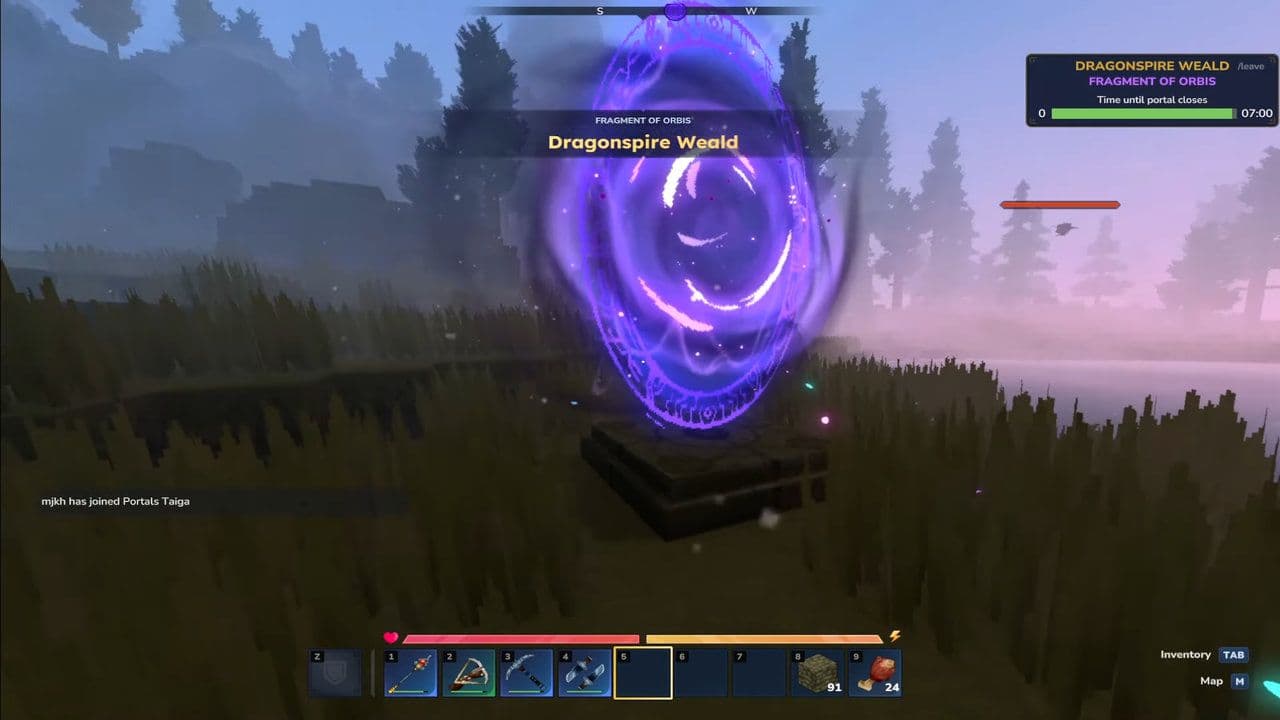1280x720 pixels.
Task: Click the heart icon beside the health bar
Action: pyautogui.click(x=391, y=637)
